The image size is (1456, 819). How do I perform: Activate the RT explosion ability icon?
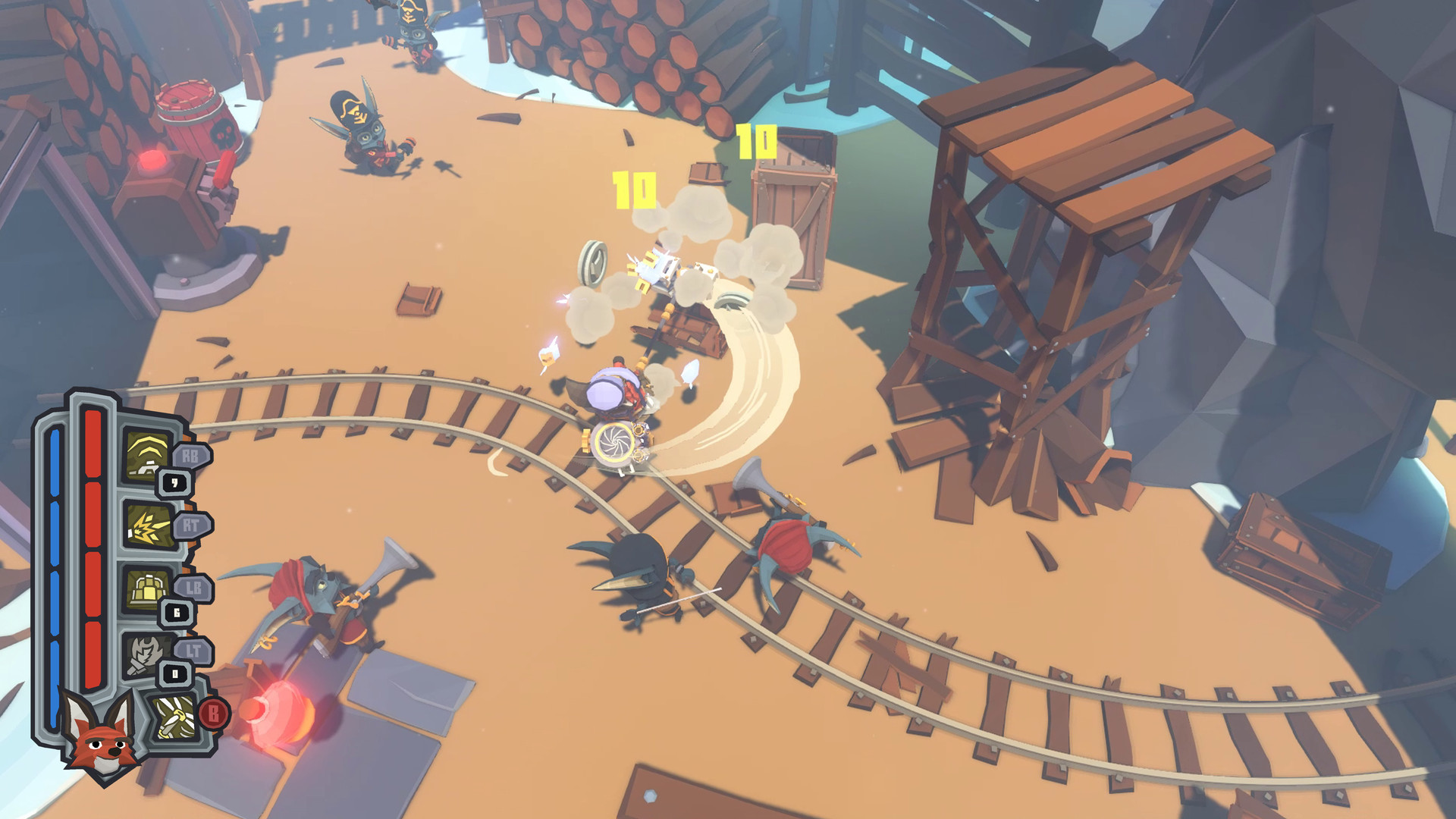point(149,526)
